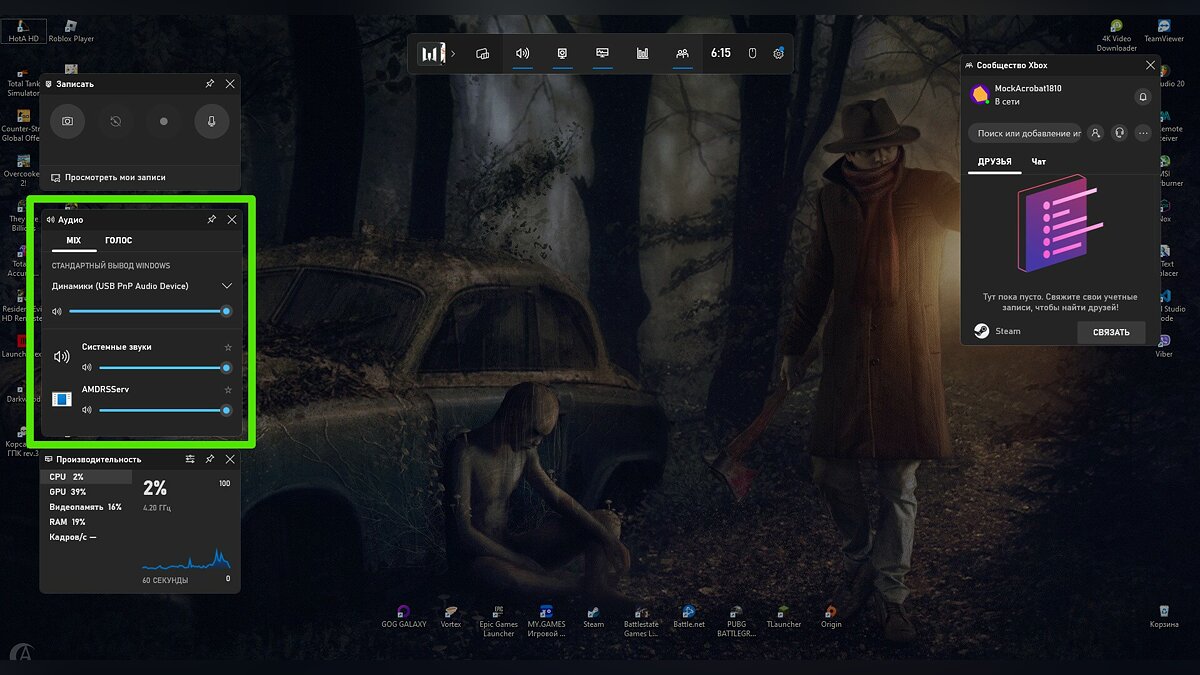Toggle the Xbox social widget in the top bar
Viewport: 1200px width, 675px height.
(x=682, y=53)
